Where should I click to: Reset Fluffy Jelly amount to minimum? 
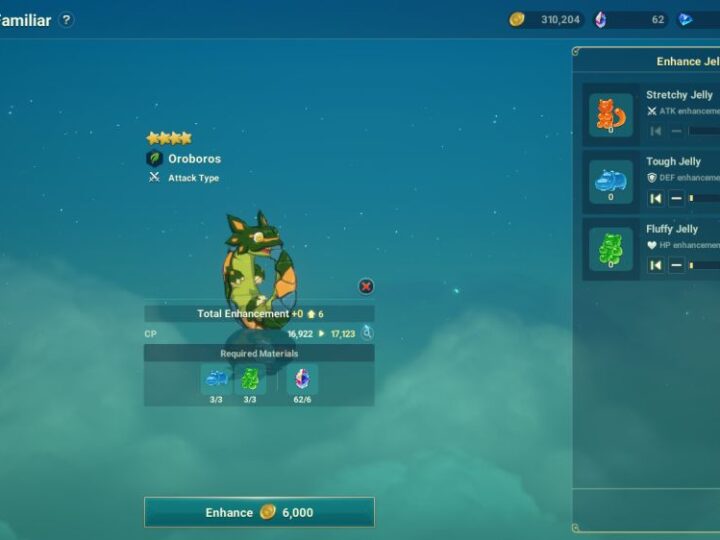[x=656, y=265]
